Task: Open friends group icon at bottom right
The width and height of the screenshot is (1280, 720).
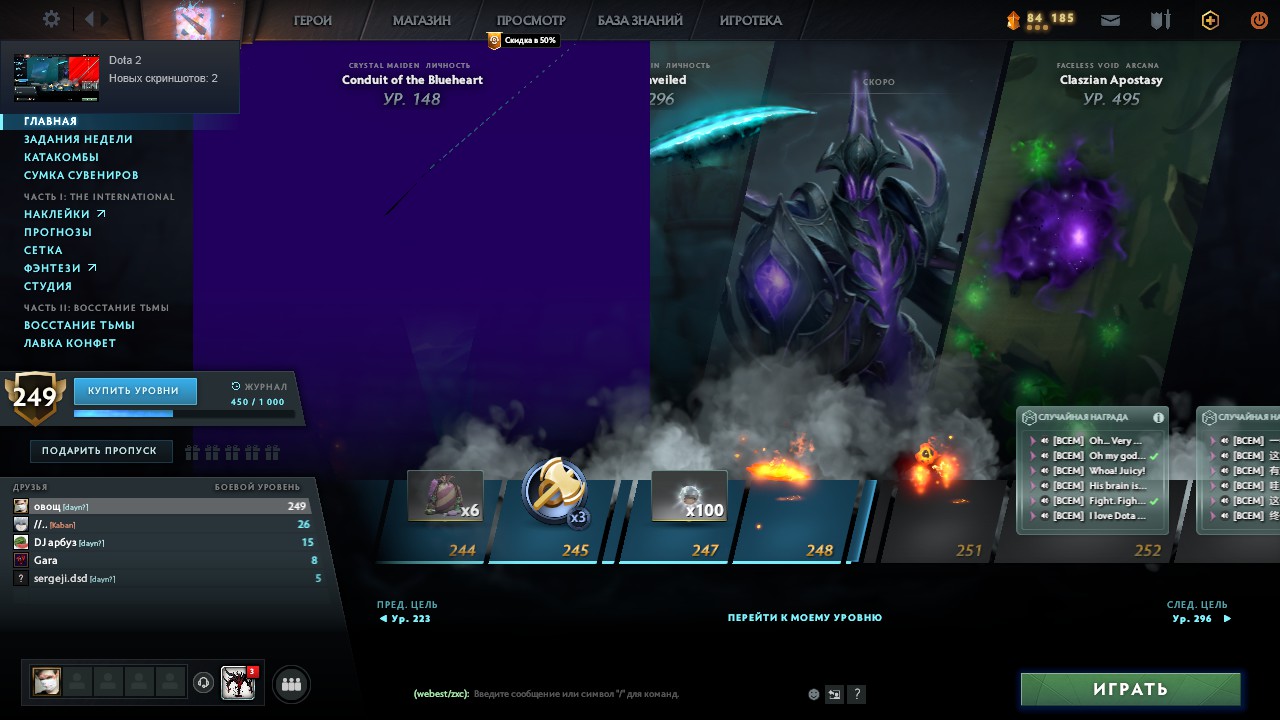Action: pos(290,683)
